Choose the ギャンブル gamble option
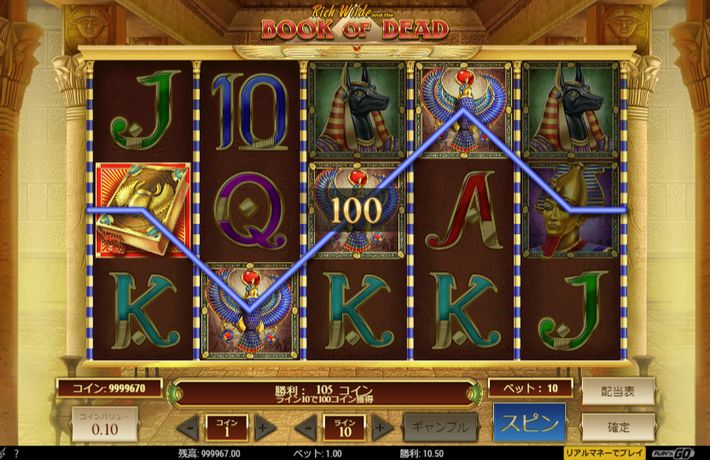Image resolution: width=710 pixels, height=460 pixels. (439, 426)
